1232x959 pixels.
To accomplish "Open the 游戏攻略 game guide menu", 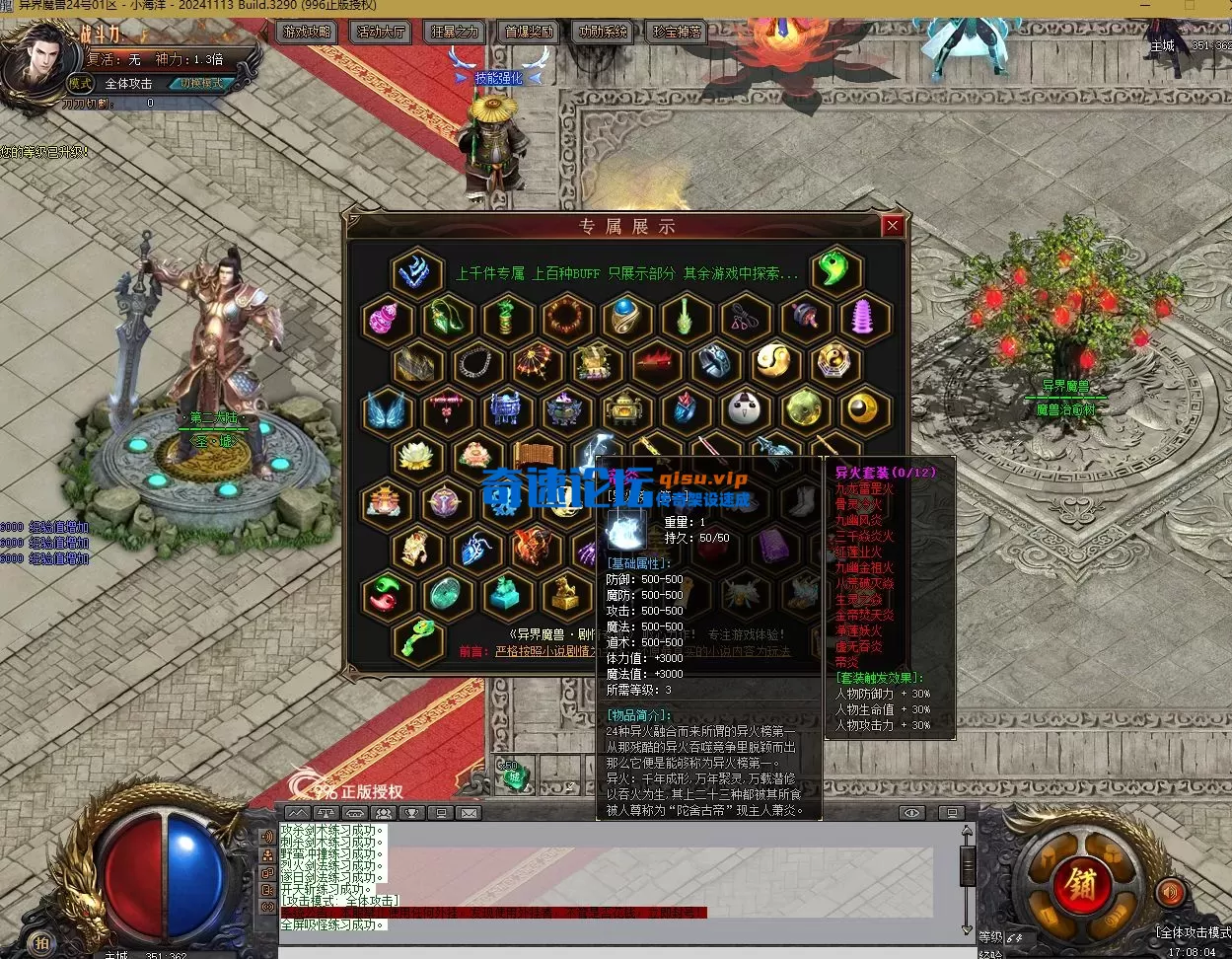I will 309,32.
